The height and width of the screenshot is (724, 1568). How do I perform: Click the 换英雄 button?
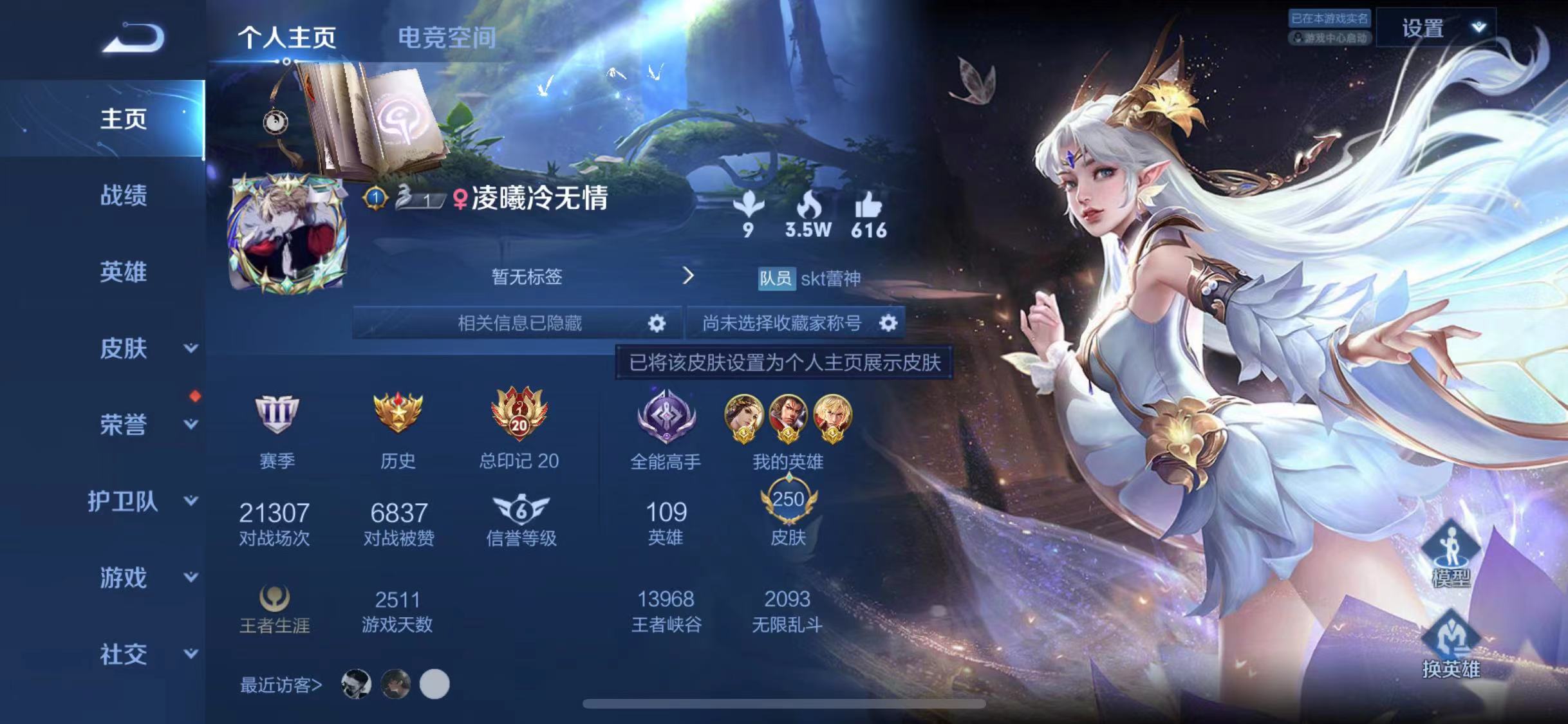(x=1450, y=645)
